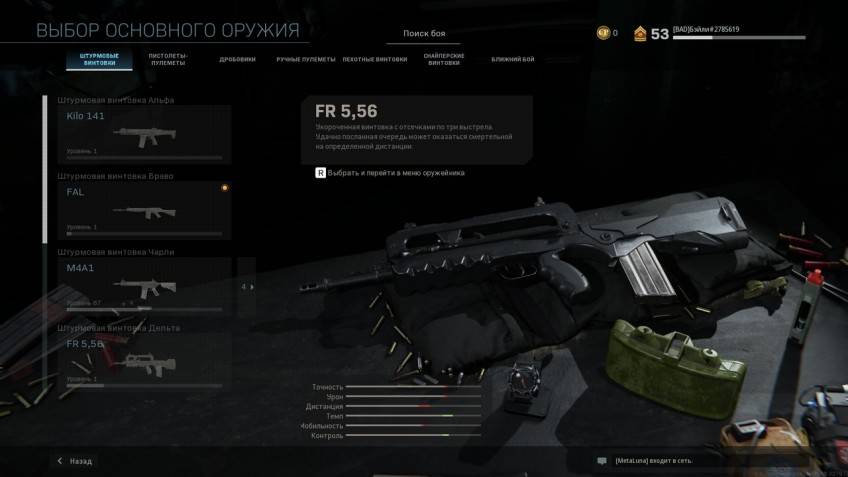The height and width of the screenshot is (477, 848).
Task: Select the Kilo 141 assault rifle
Action: coord(144,134)
